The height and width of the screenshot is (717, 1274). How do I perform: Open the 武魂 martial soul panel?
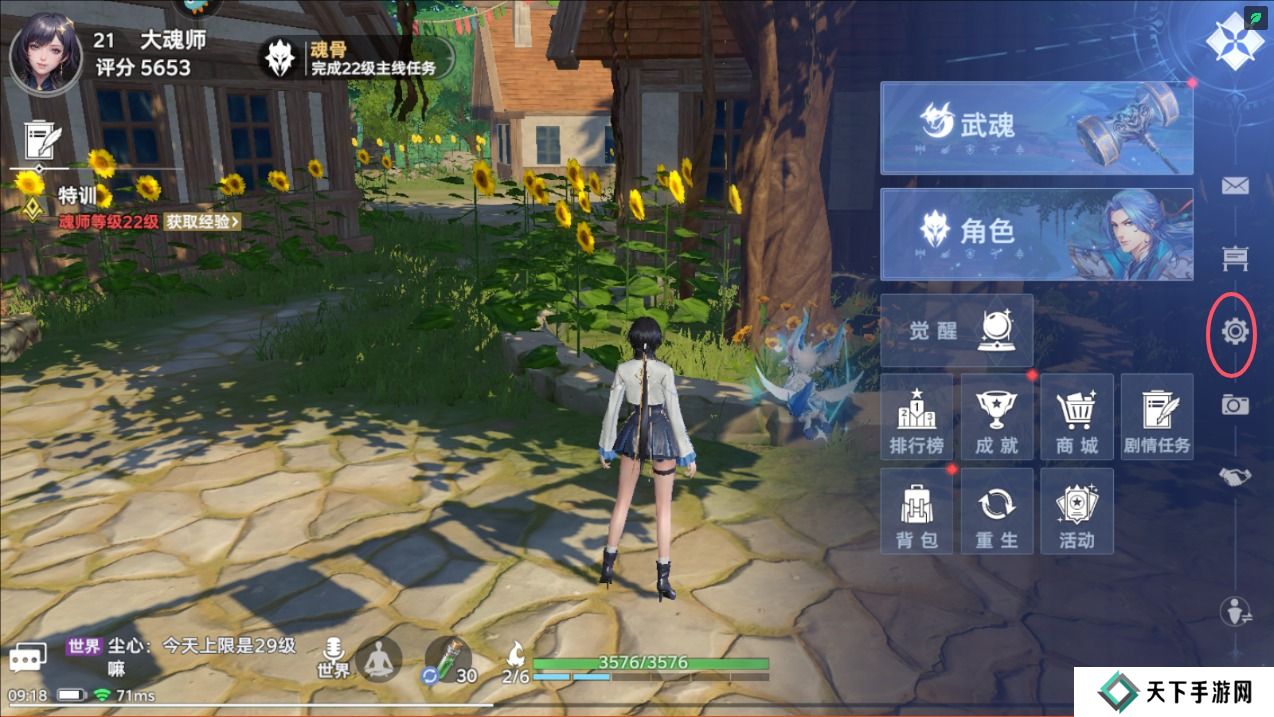pyautogui.click(x=1036, y=128)
